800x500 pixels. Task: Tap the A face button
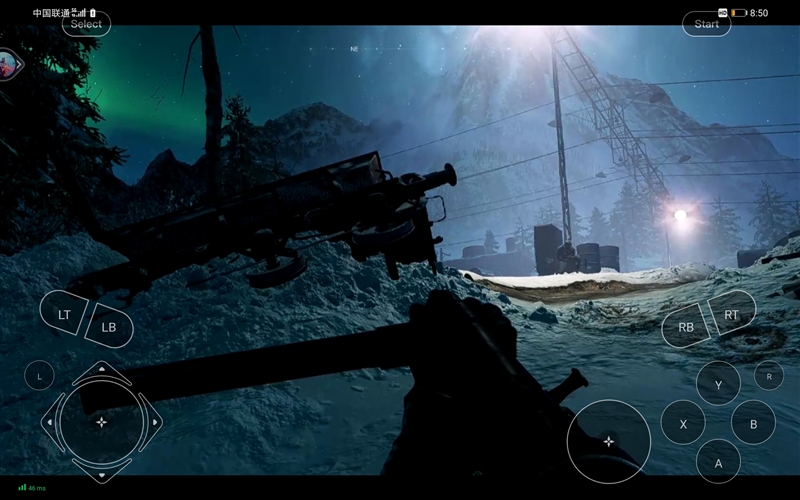click(718, 462)
